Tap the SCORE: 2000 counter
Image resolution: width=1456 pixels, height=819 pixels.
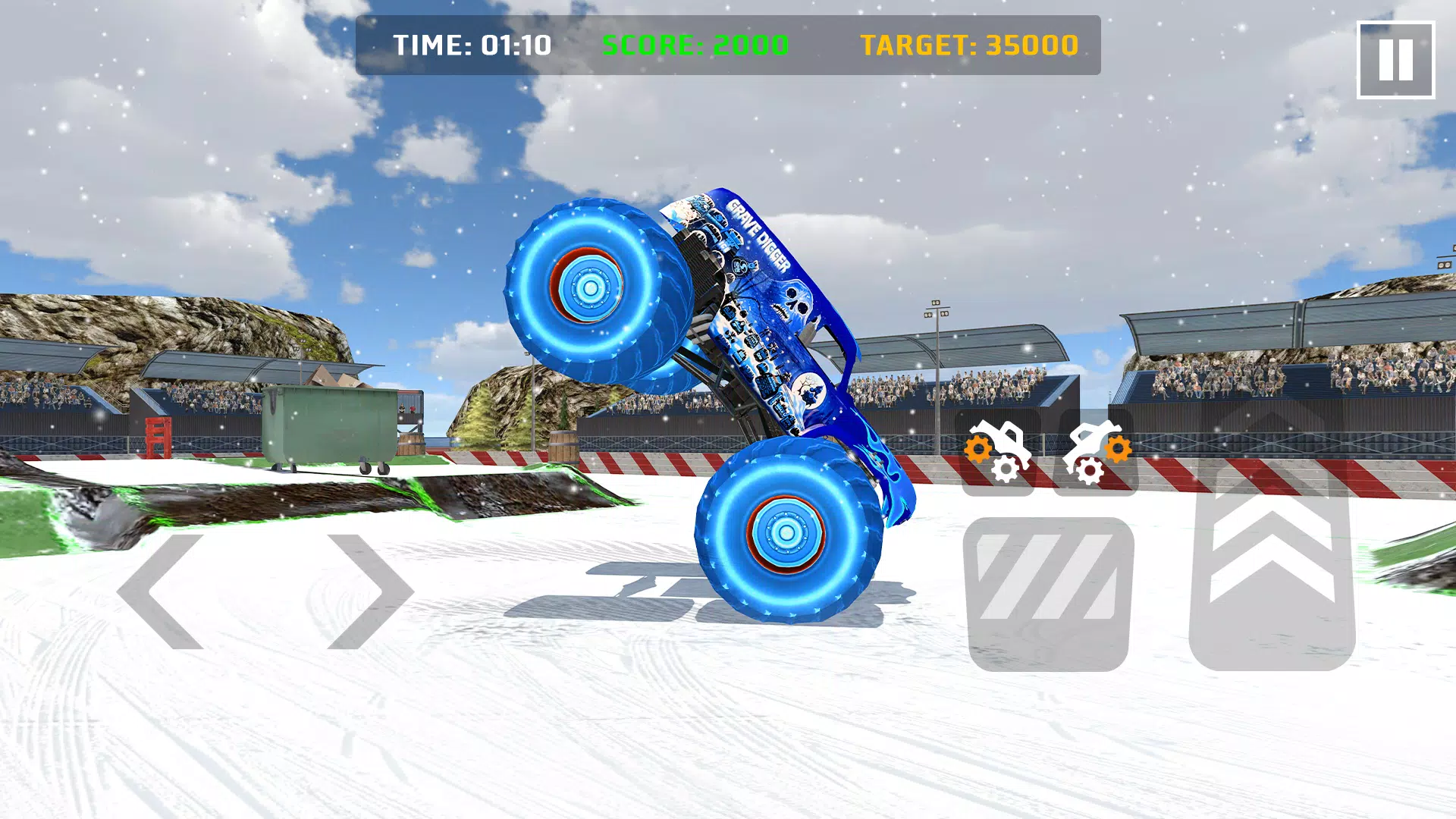coord(695,45)
